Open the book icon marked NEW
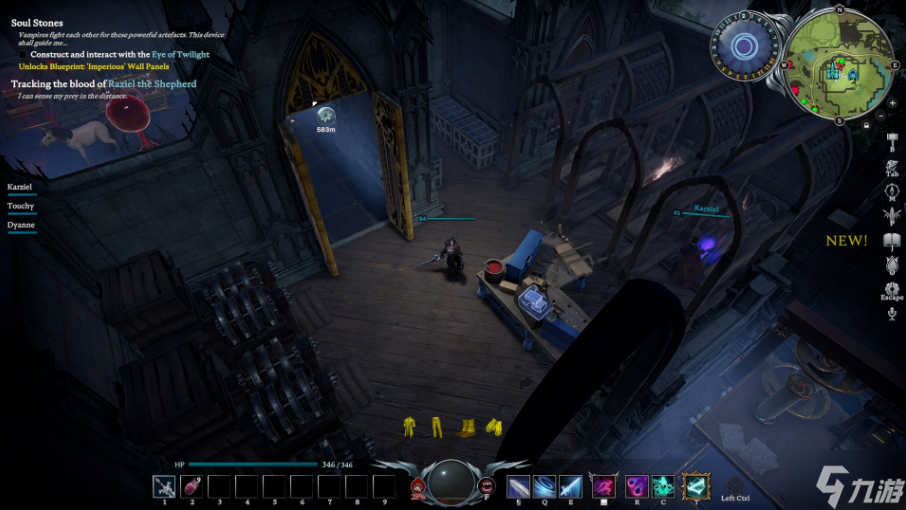 [892, 241]
